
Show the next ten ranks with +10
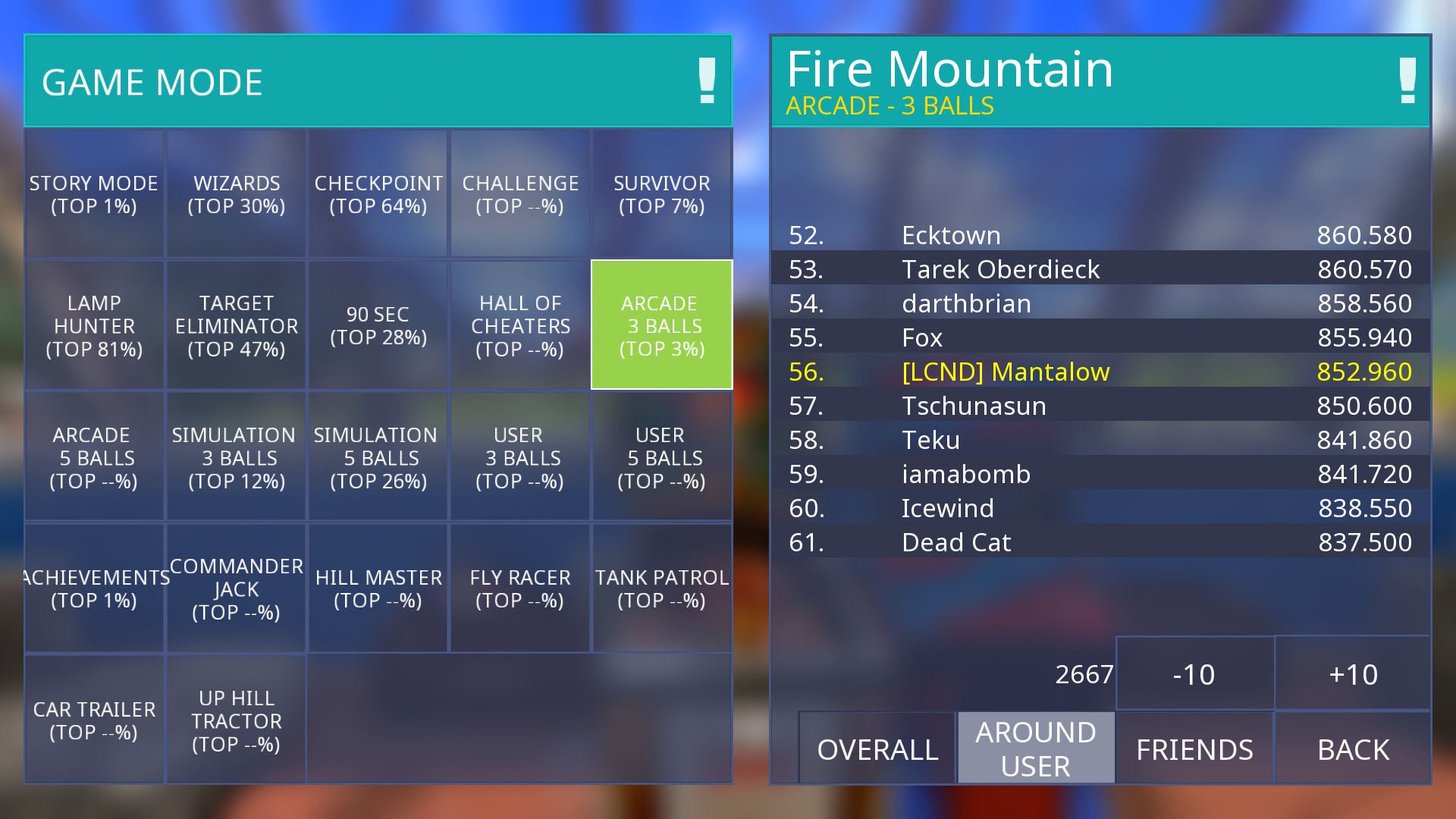(1354, 674)
